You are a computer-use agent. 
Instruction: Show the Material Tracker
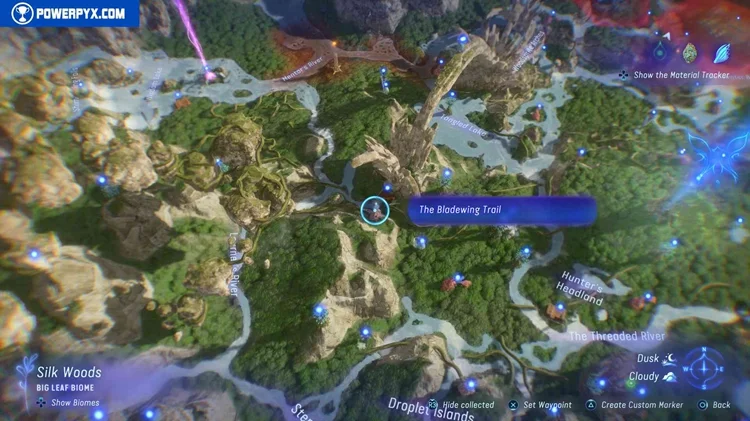pyautogui.click(x=679, y=74)
